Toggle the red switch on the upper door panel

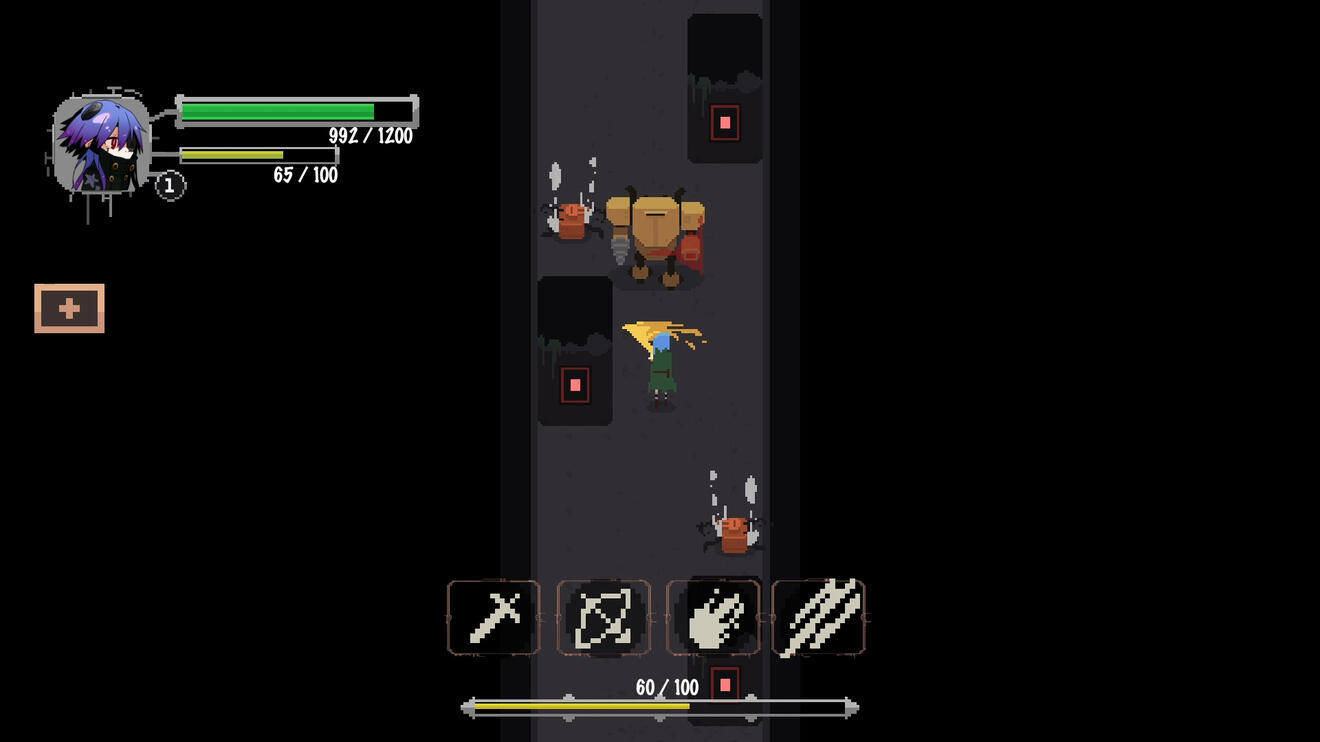click(723, 124)
